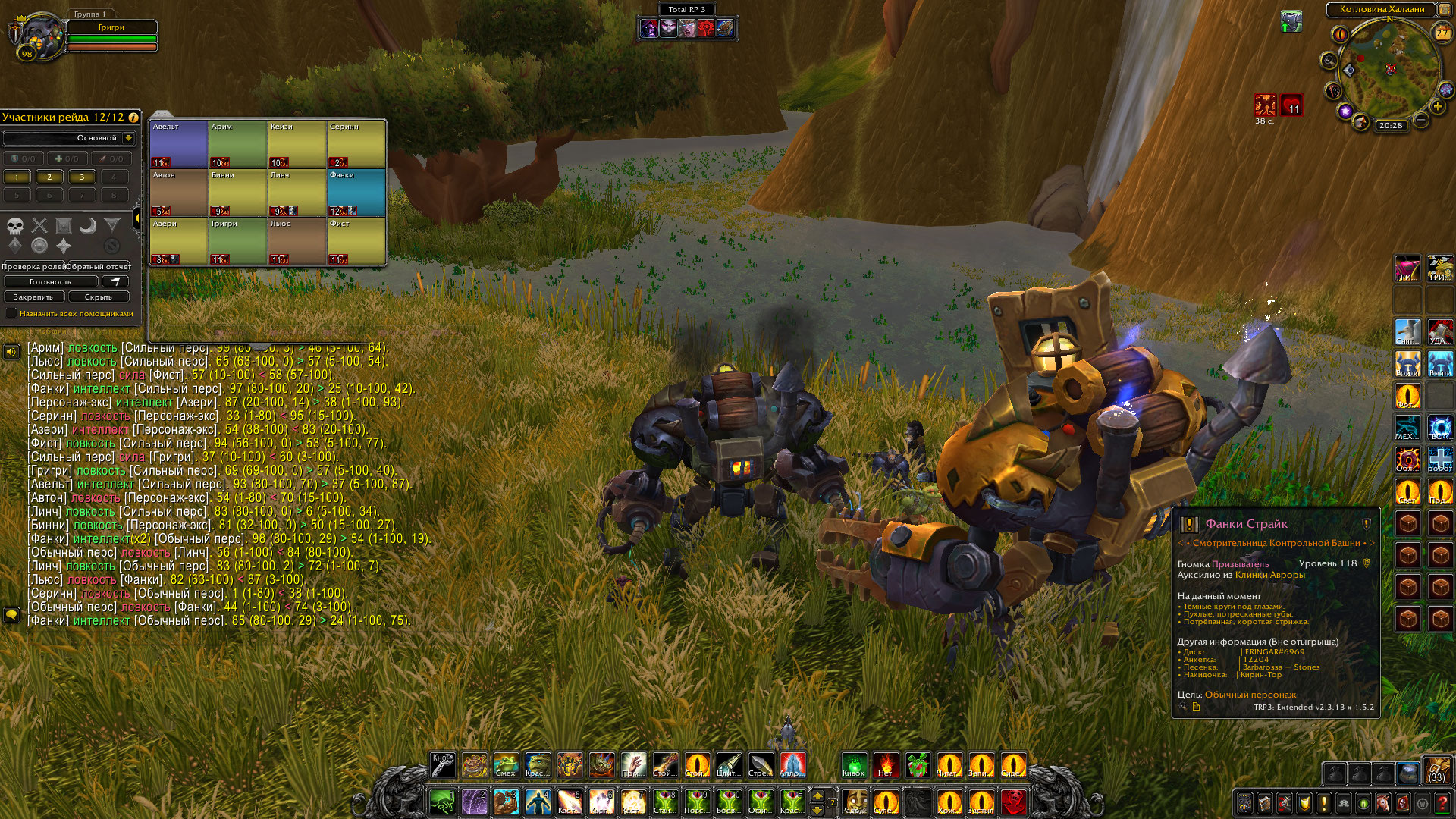Select the moon raid marker icon
Image resolution: width=1456 pixels, height=819 pixels.
[x=88, y=226]
